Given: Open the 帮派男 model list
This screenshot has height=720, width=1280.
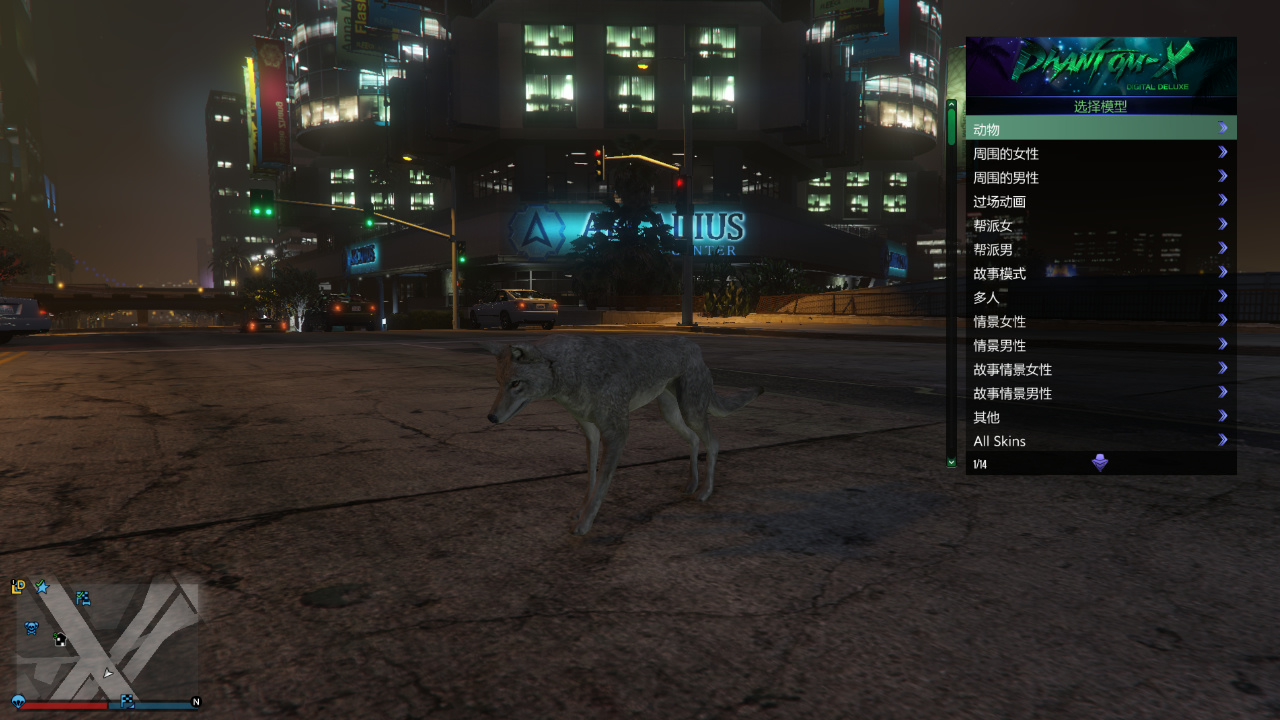Looking at the screenshot, I should 1100,249.
